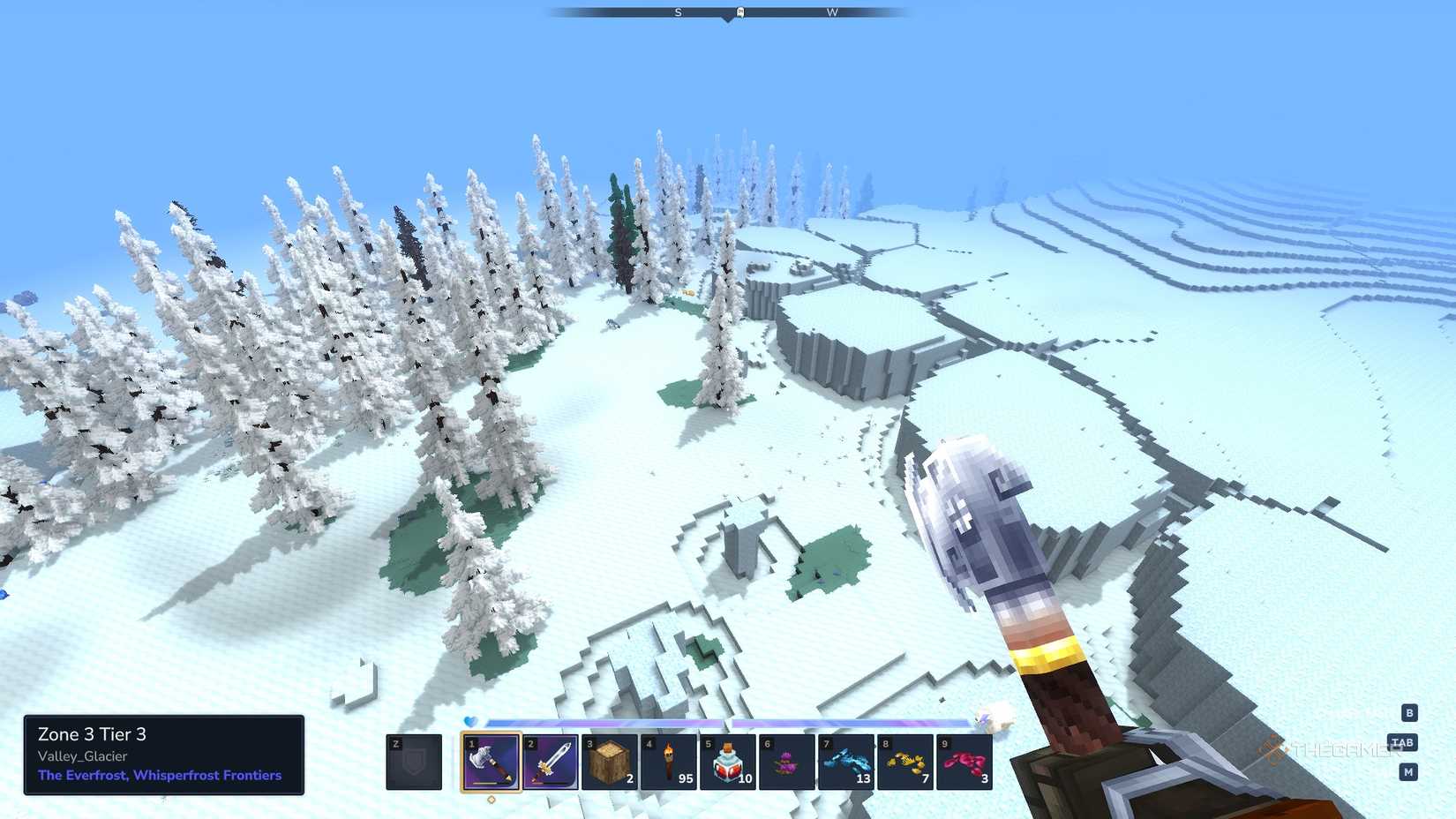Open the map with the M button
The image size is (1456, 819).
[x=1409, y=772]
